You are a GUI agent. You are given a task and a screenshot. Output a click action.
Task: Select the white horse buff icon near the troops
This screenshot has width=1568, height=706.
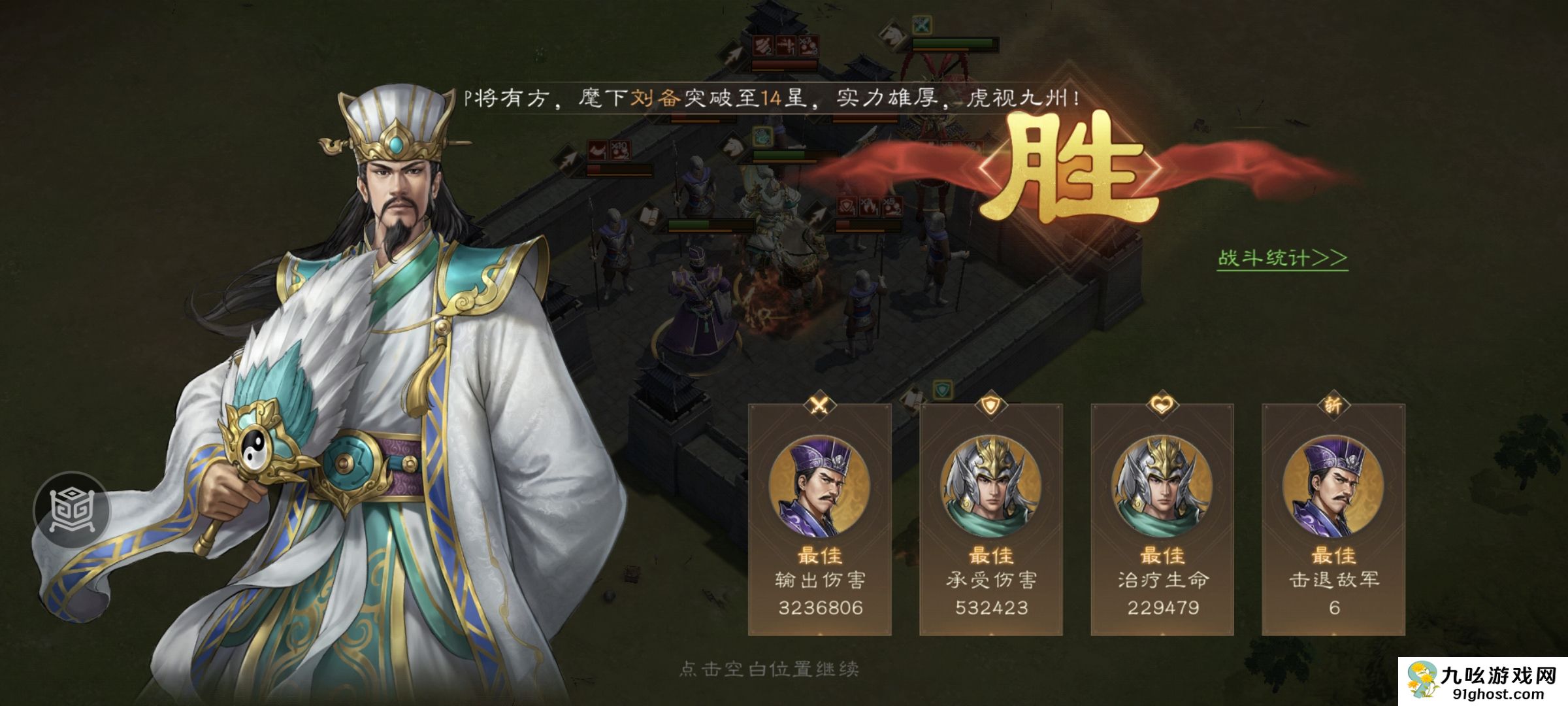(732, 145)
